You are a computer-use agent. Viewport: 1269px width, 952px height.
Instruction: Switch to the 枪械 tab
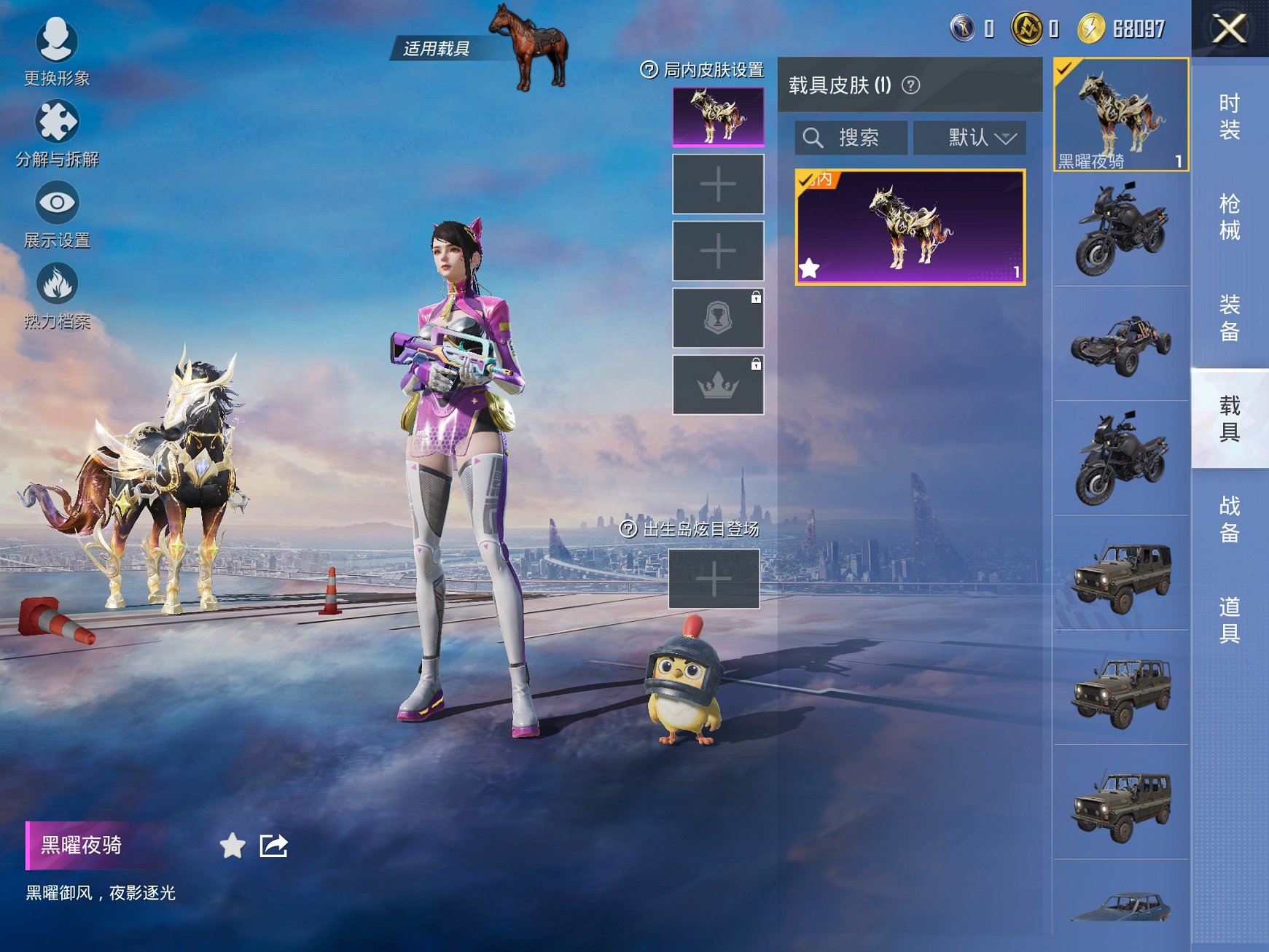click(x=1229, y=216)
